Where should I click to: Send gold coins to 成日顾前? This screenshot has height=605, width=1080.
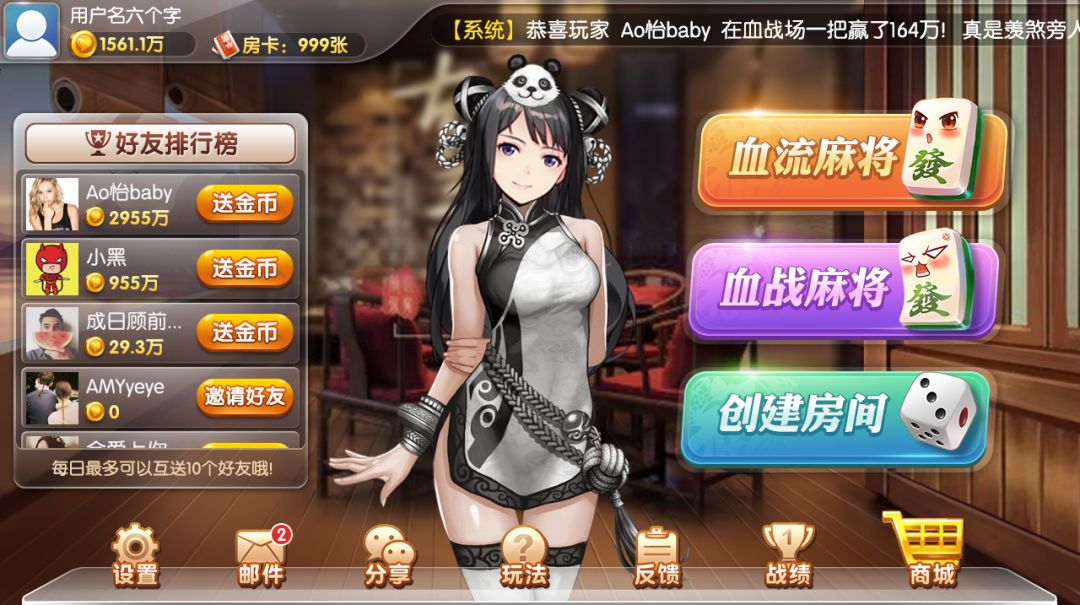pyautogui.click(x=244, y=332)
